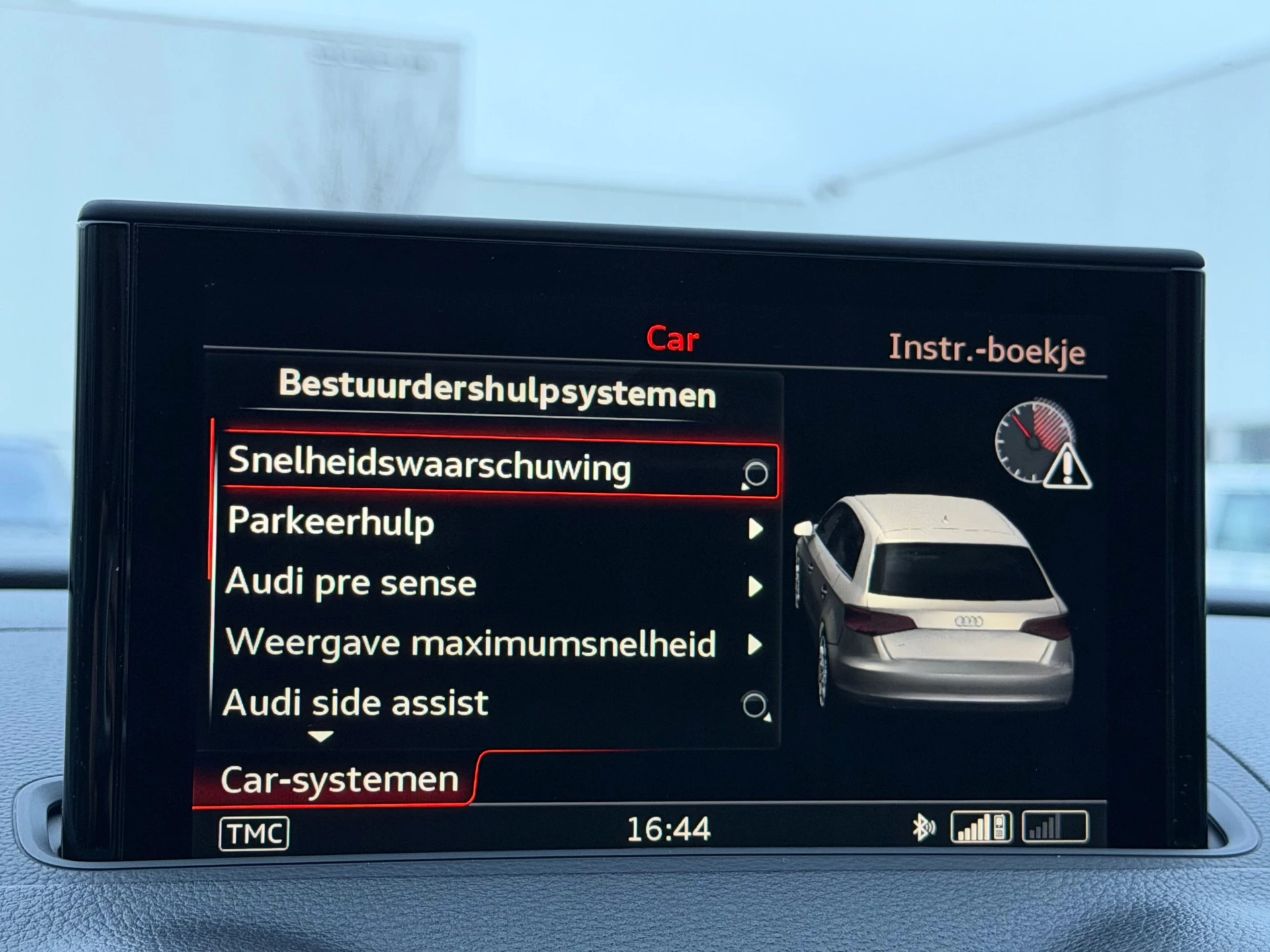
Task: Switch to the Car tab
Action: pos(673,340)
